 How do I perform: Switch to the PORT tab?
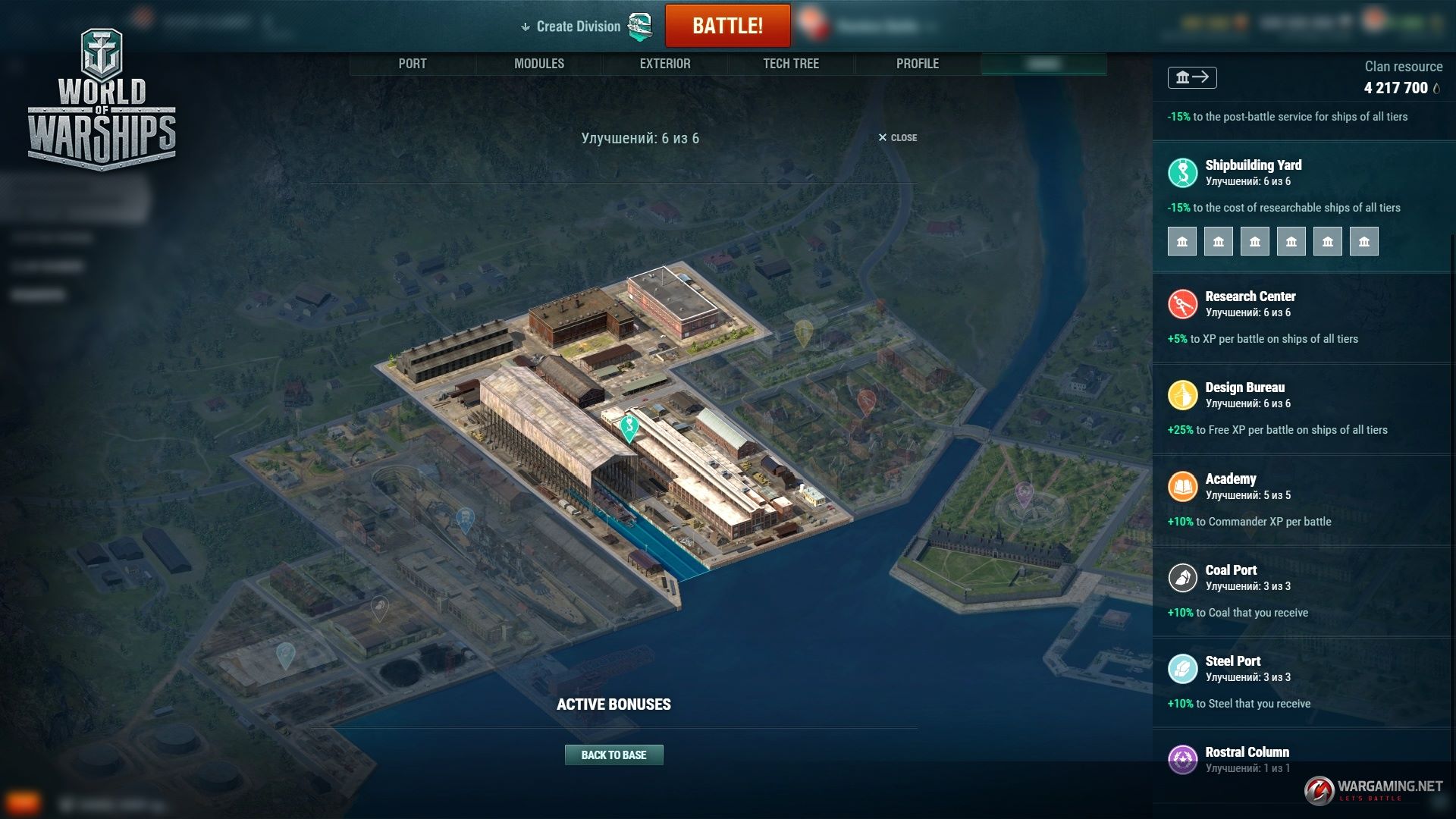tap(413, 64)
